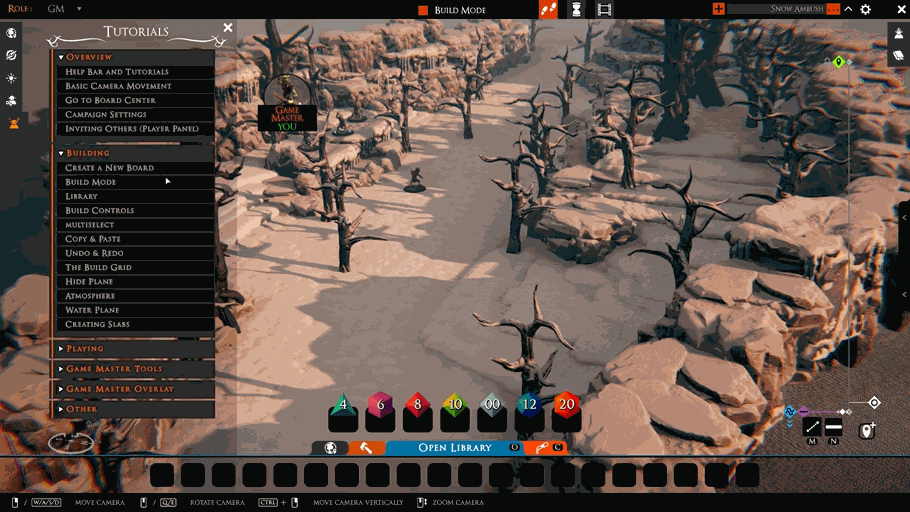Expand the Playing tutorial section
Screen dimensions: 910x512
(x=85, y=349)
